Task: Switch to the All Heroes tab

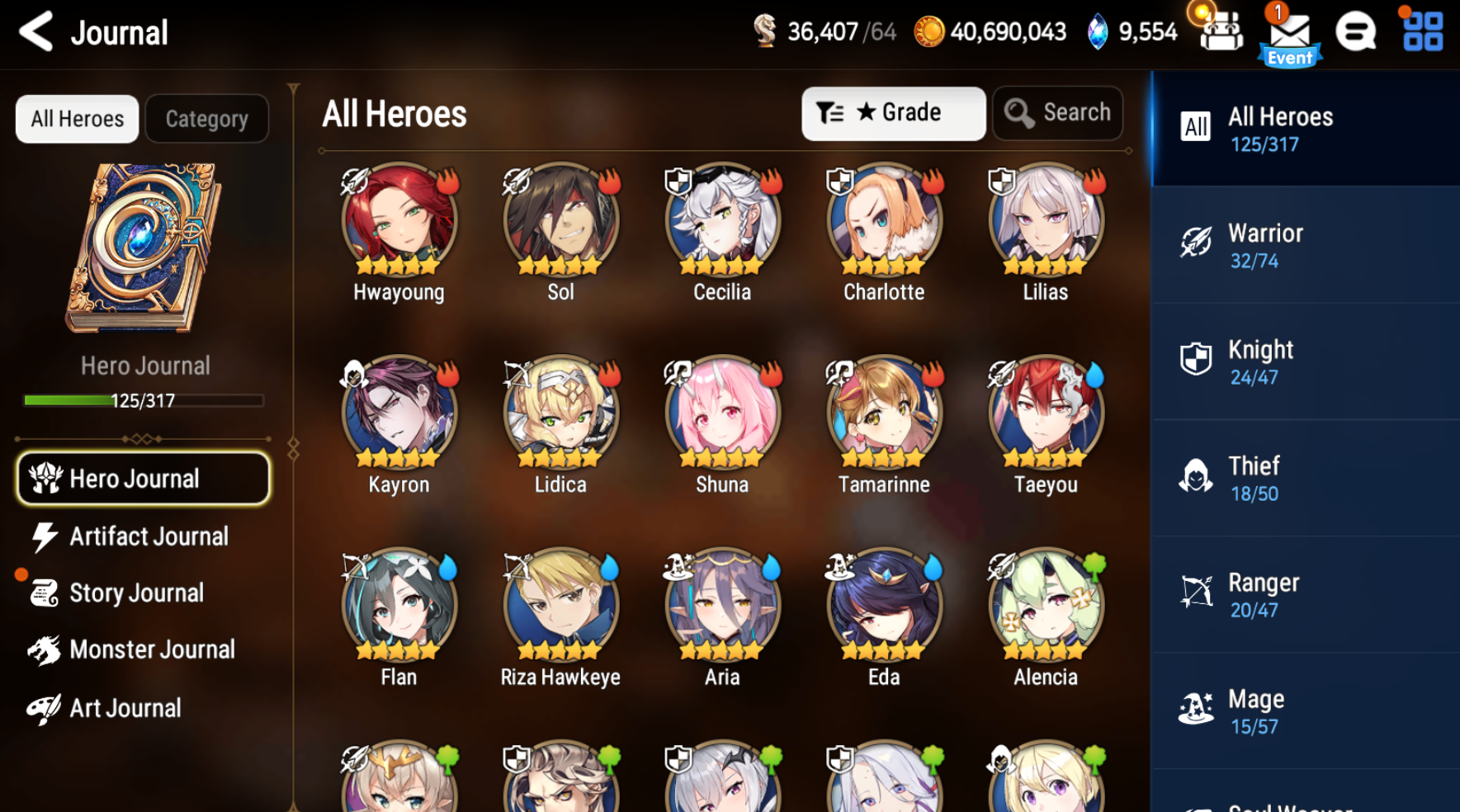Action: (x=76, y=118)
